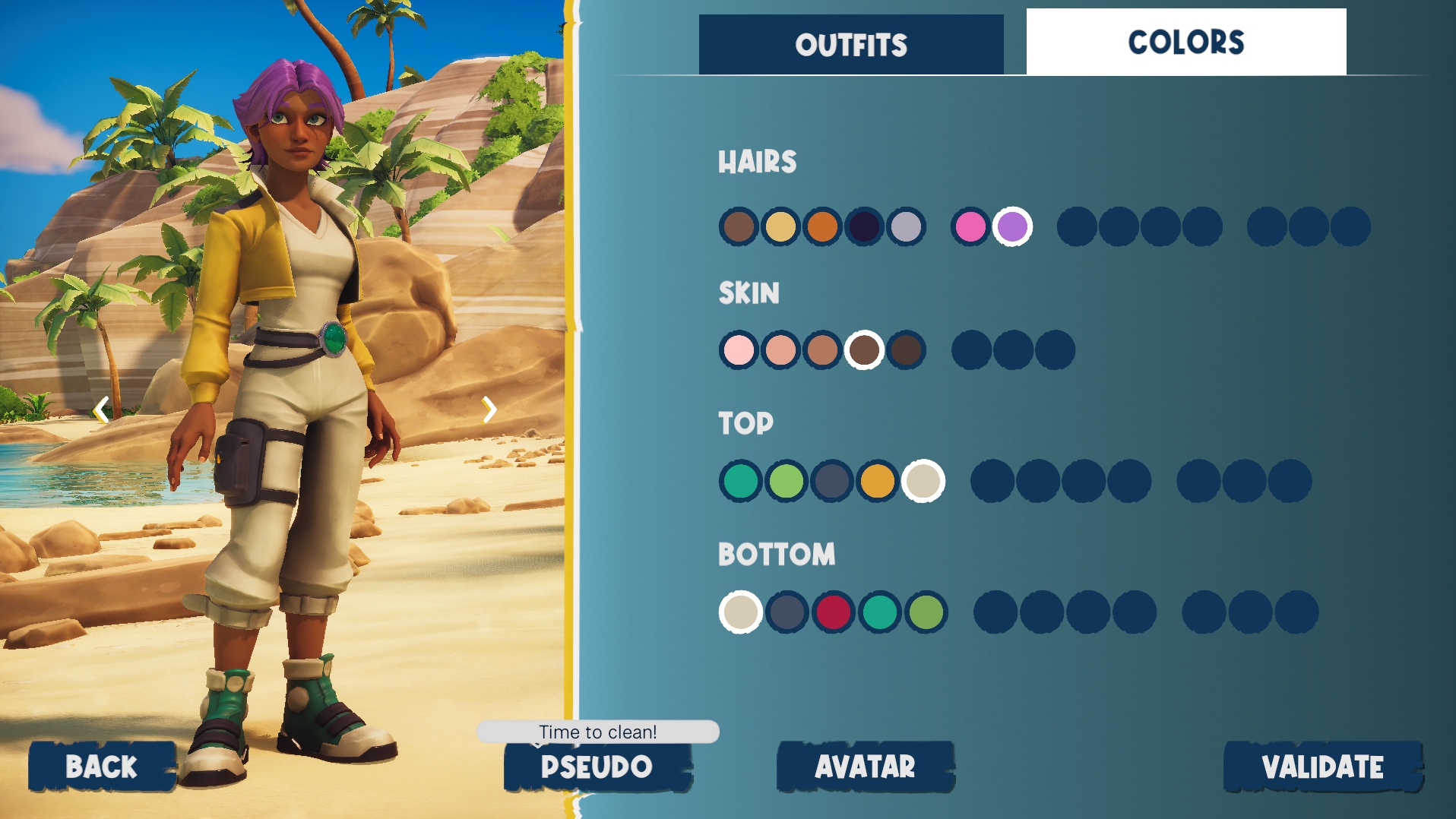Choose the slate blue bottom color
The height and width of the screenshot is (819, 1456).
(x=787, y=612)
